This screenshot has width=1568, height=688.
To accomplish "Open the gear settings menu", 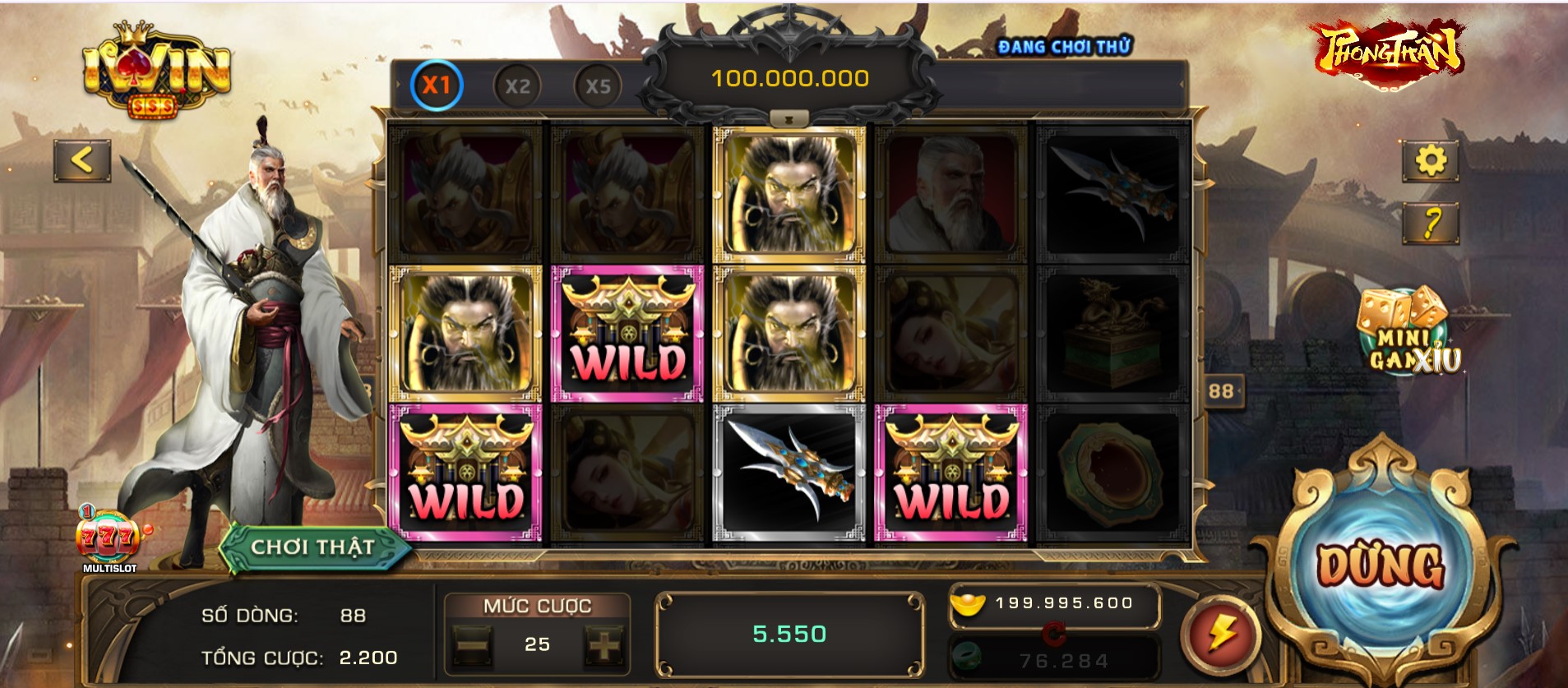I will 1430,160.
